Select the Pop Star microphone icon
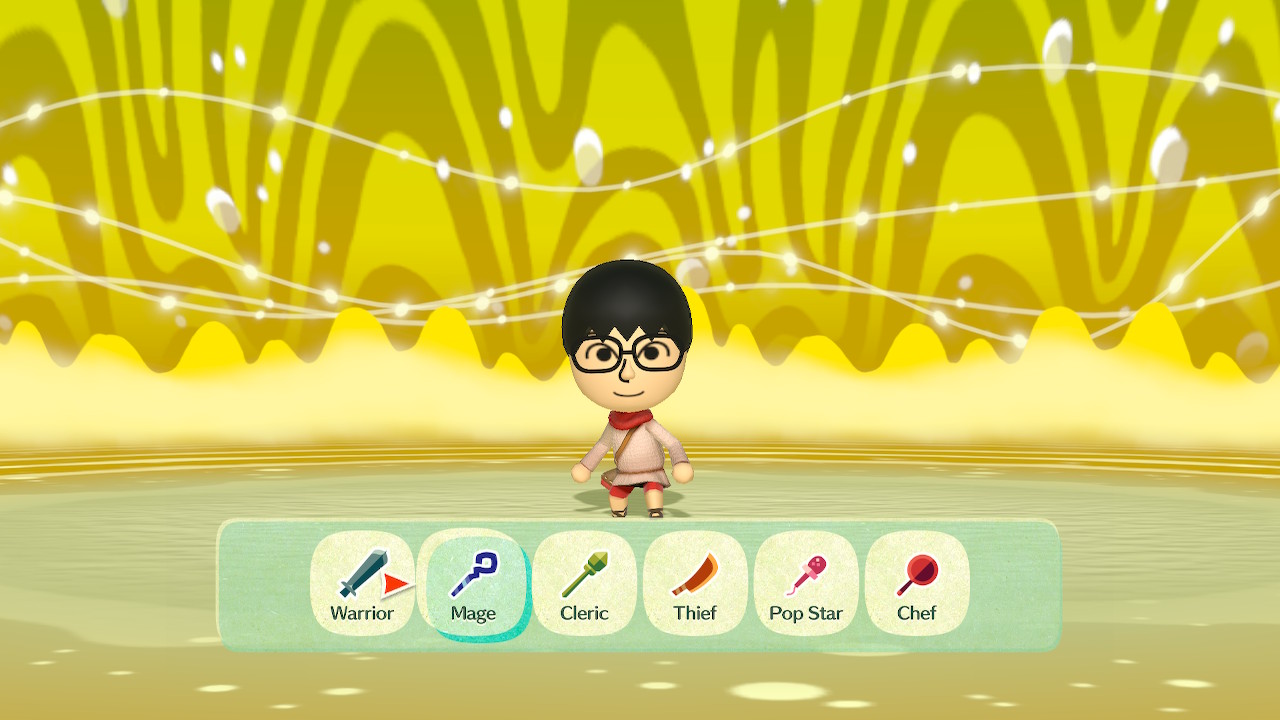Screen dimensions: 1280x720 pyautogui.click(x=805, y=573)
